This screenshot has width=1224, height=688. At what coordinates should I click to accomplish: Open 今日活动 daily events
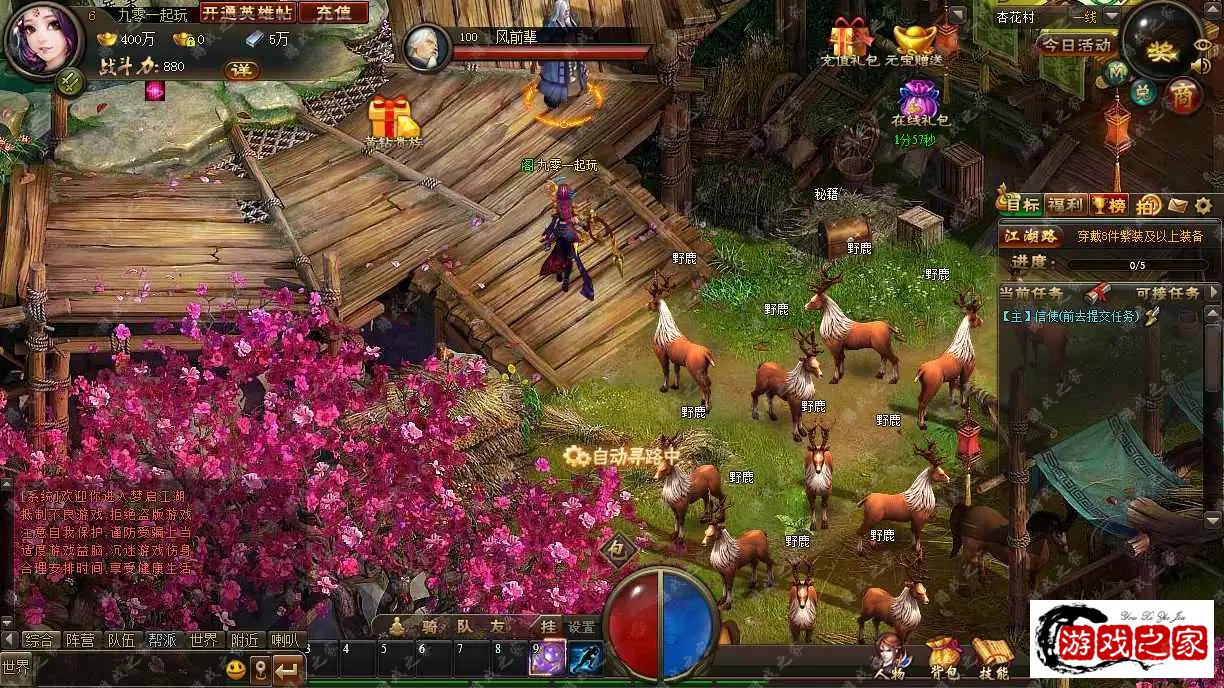click(x=1076, y=45)
